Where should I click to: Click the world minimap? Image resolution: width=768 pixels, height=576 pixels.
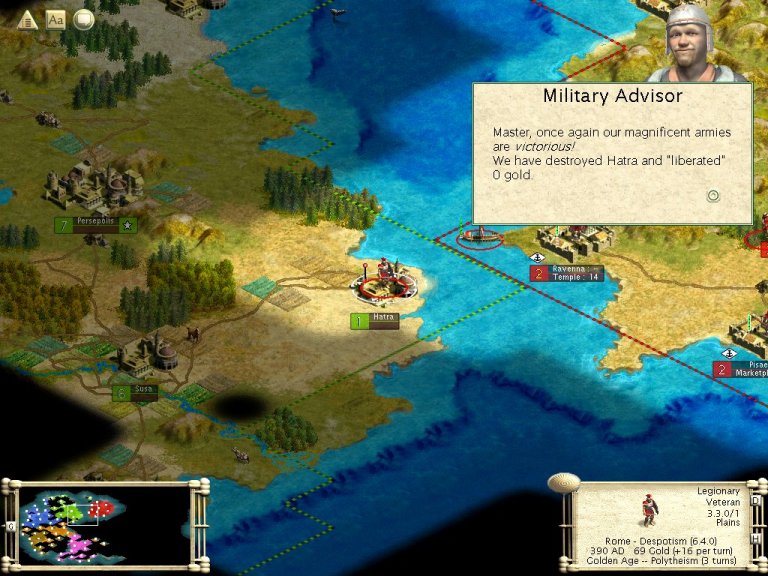click(x=104, y=524)
